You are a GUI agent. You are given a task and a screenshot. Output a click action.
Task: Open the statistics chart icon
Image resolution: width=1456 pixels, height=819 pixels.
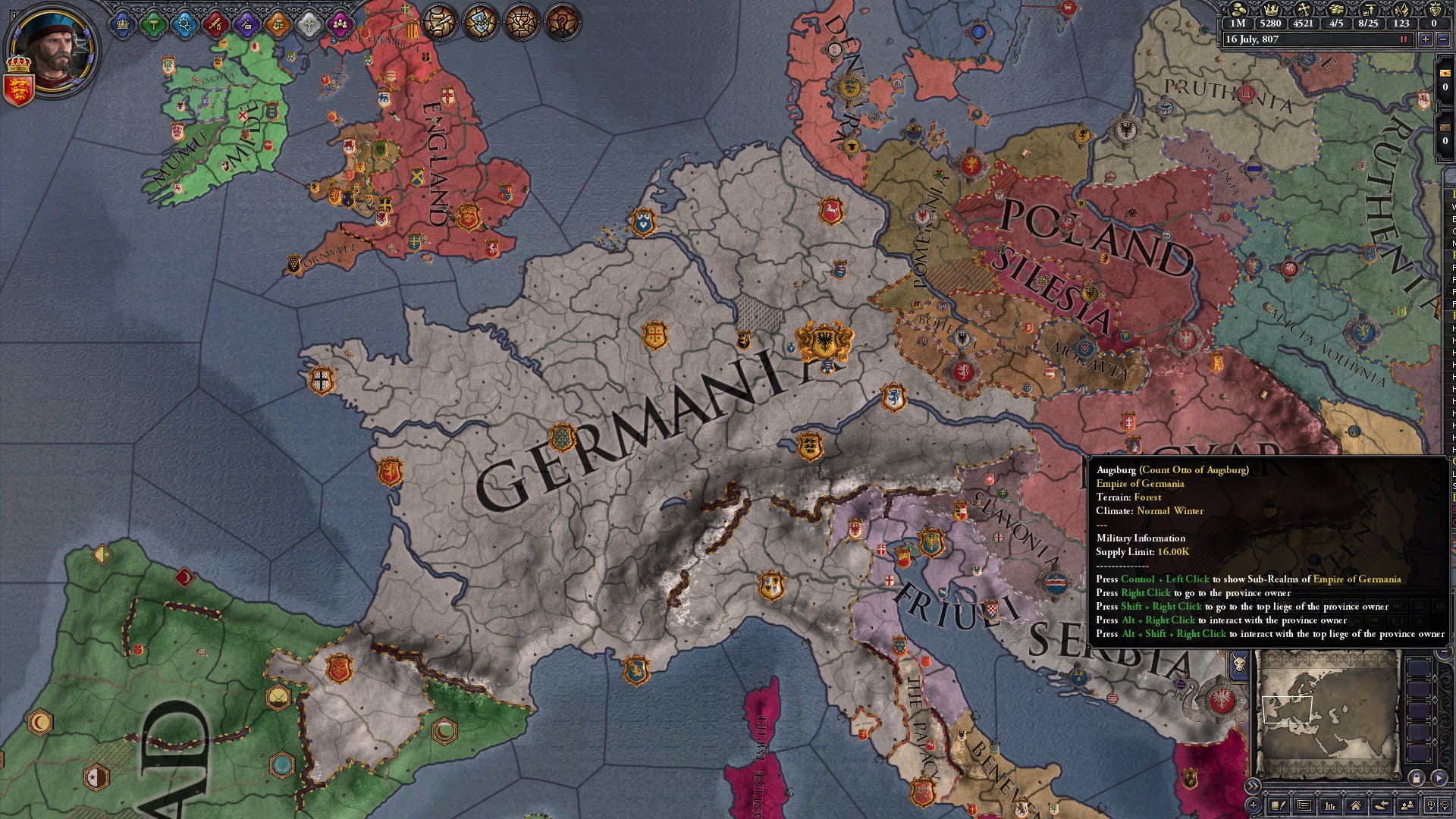[1330, 806]
